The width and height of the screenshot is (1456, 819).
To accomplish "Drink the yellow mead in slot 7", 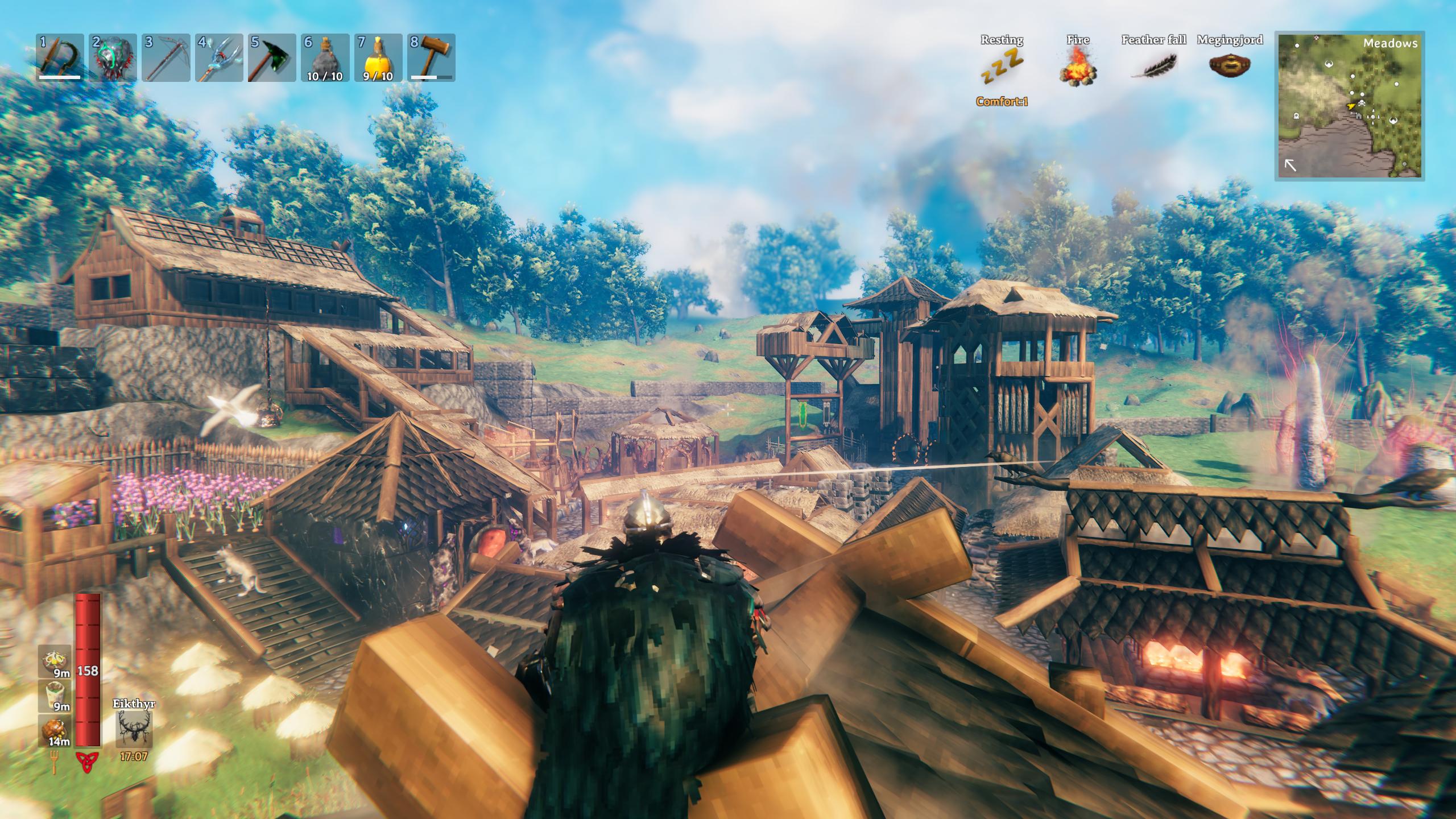I will click(x=378, y=57).
